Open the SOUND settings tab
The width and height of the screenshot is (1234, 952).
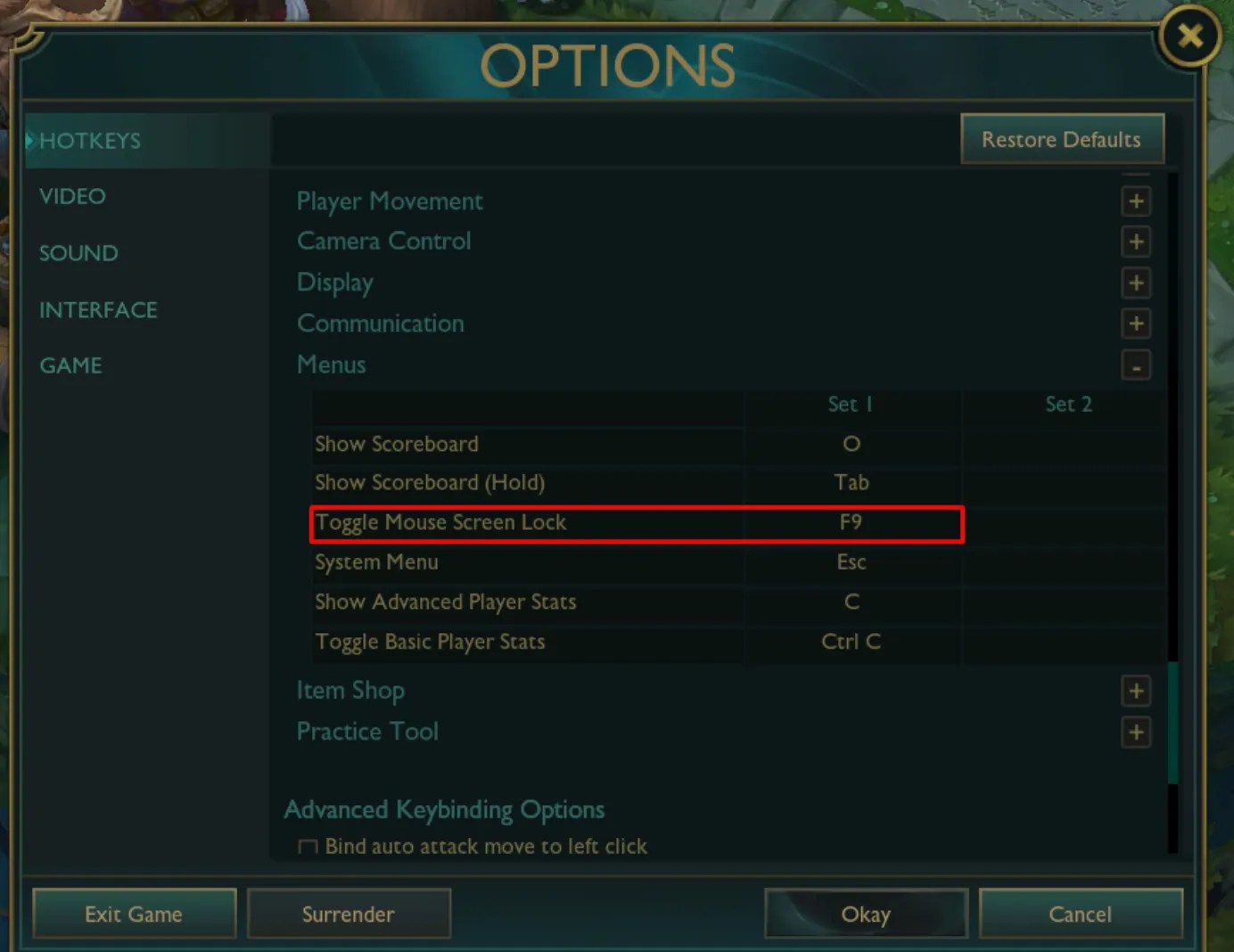[x=78, y=253]
